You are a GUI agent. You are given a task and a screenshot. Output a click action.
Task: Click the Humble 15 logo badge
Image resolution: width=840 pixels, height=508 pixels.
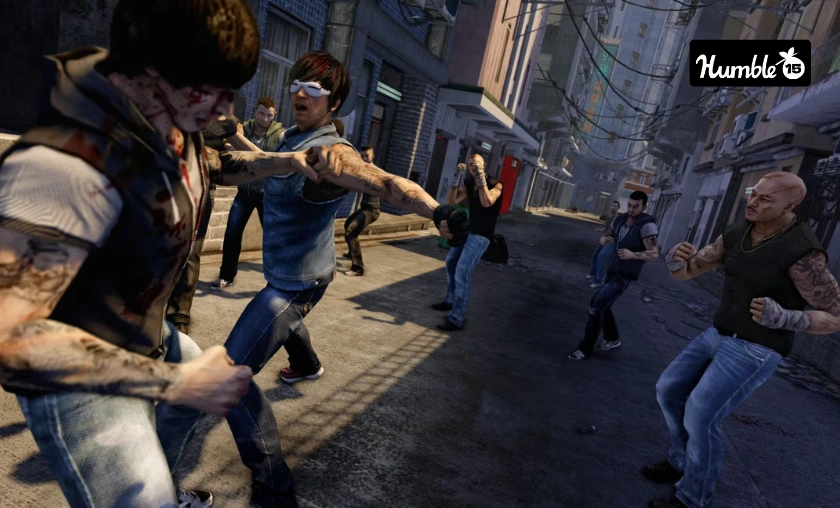750,63
